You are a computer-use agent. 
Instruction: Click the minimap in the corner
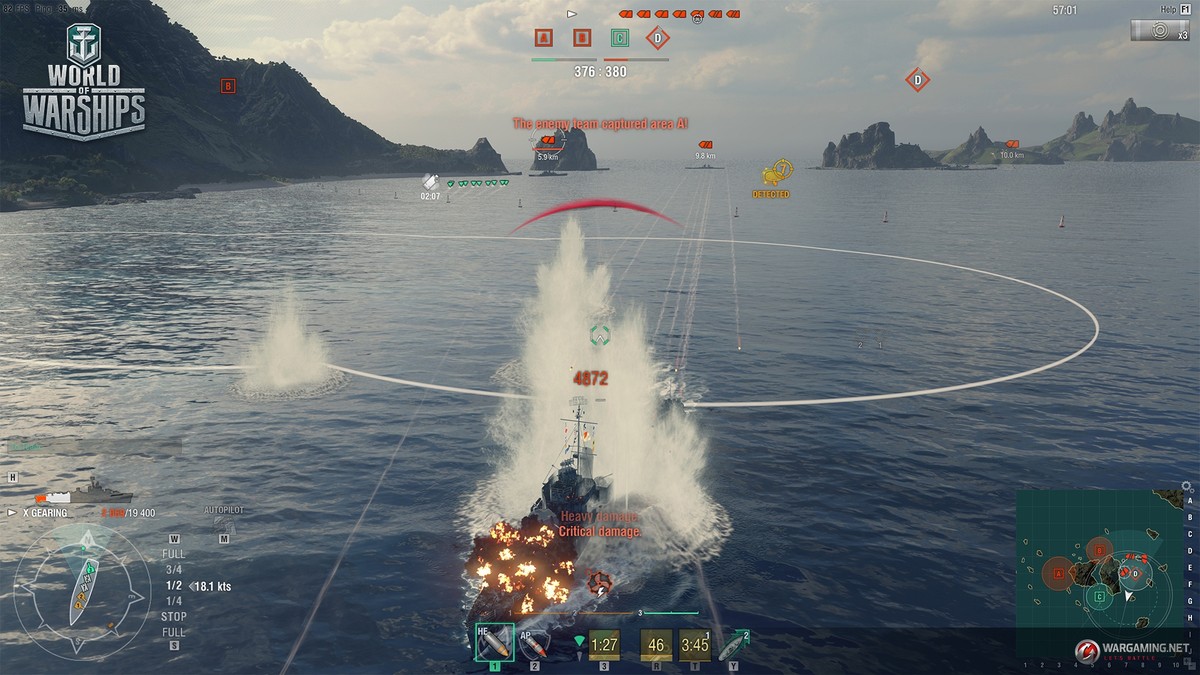pos(1097,572)
